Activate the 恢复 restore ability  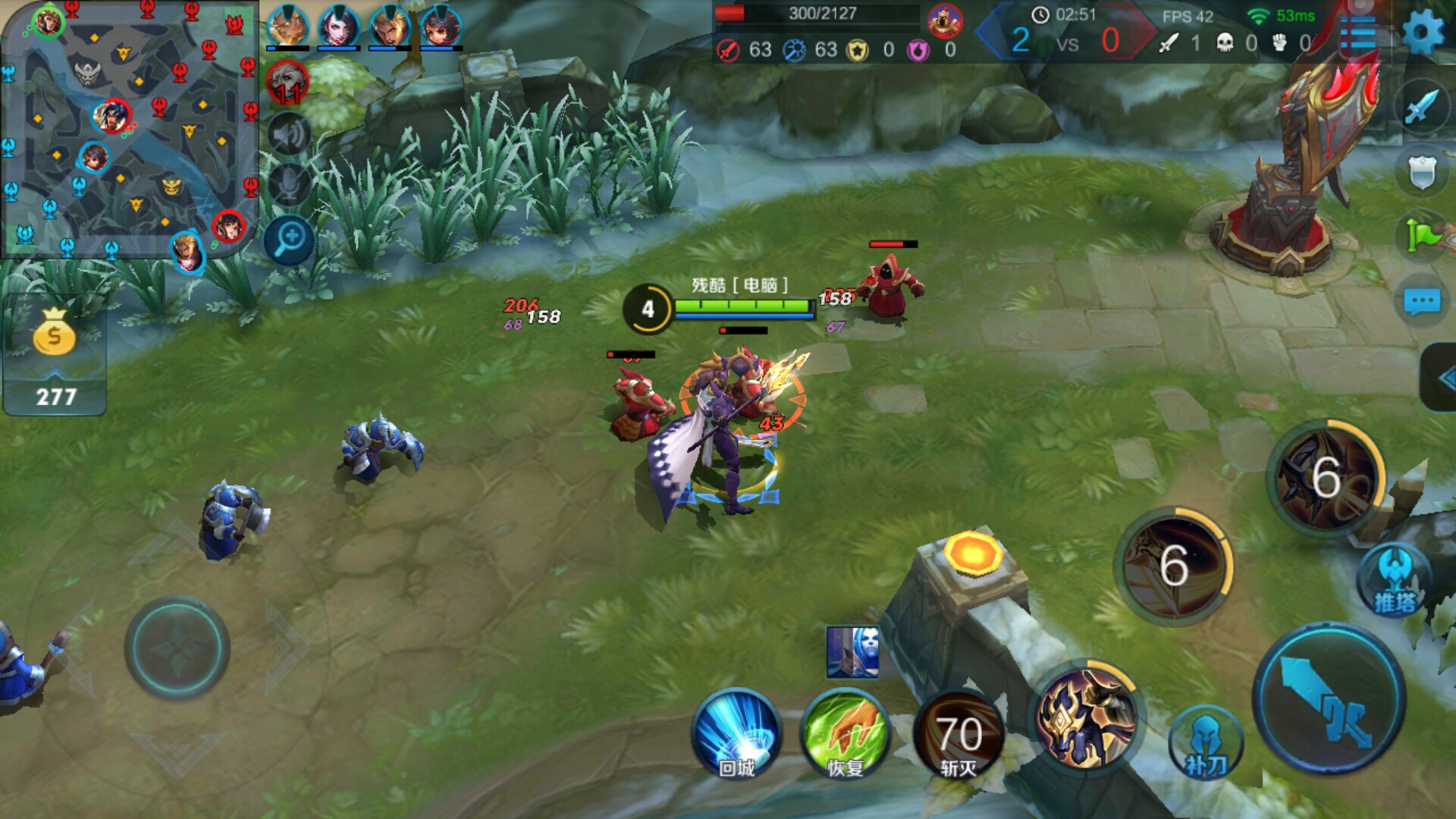[846, 734]
